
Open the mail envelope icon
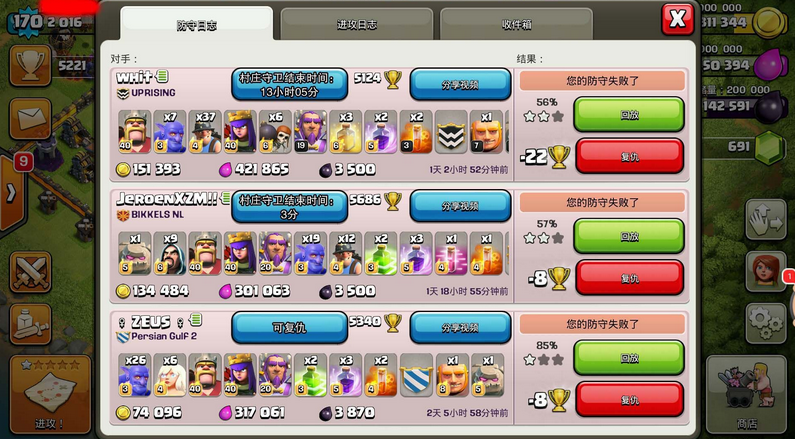[30, 118]
